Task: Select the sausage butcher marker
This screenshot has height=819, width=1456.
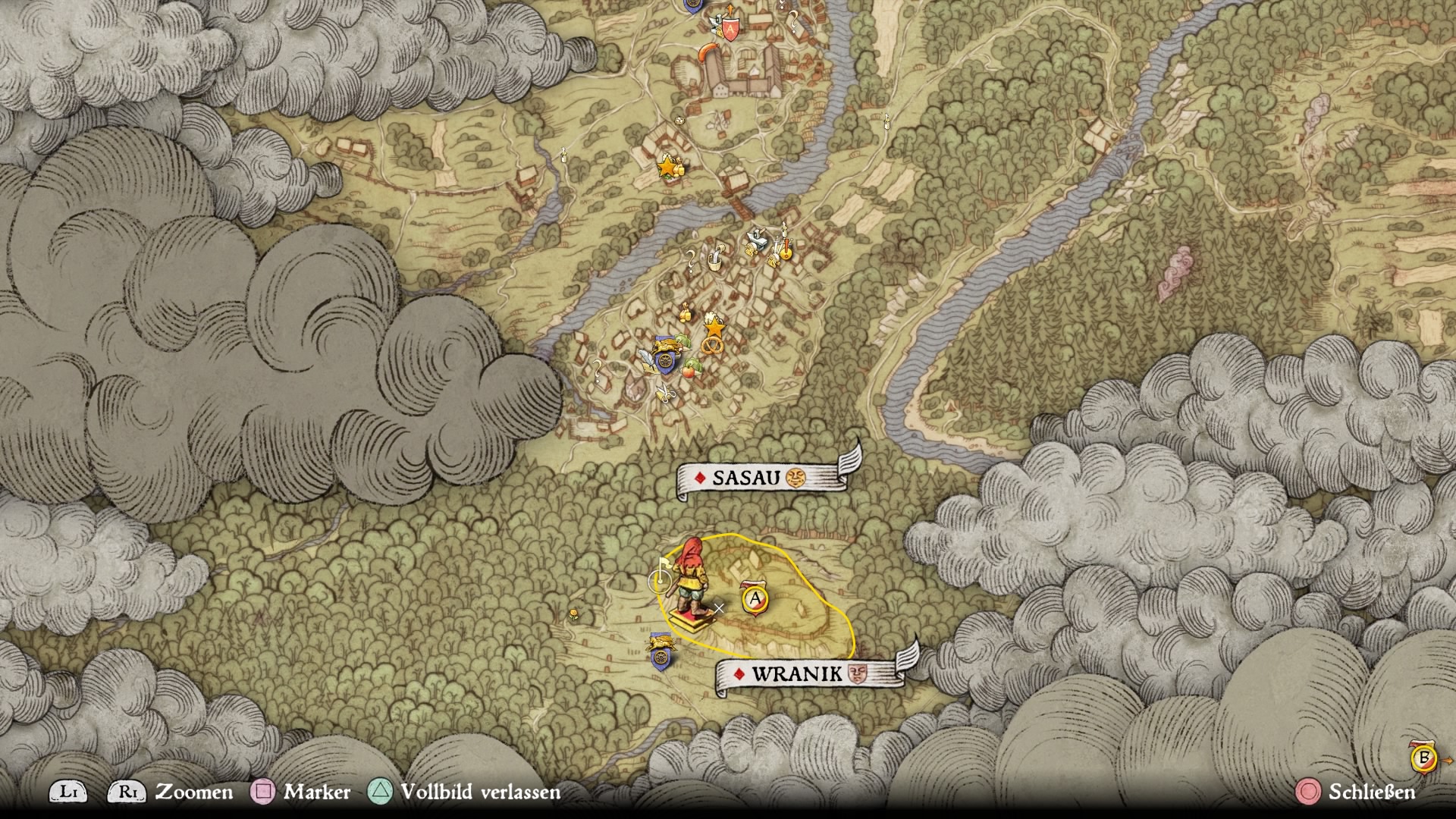Action: point(708,52)
